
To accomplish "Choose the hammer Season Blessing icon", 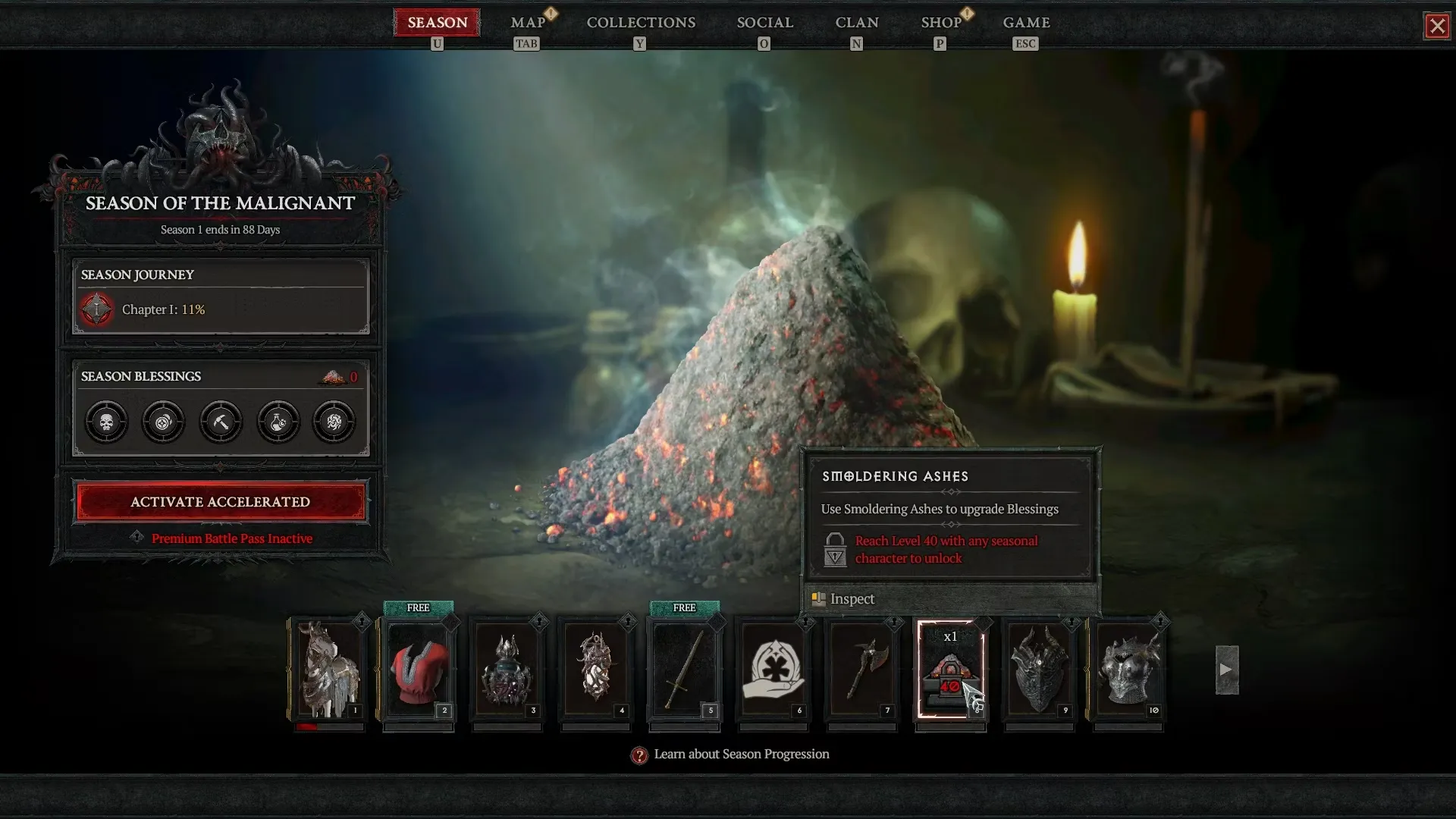I will 221,422.
